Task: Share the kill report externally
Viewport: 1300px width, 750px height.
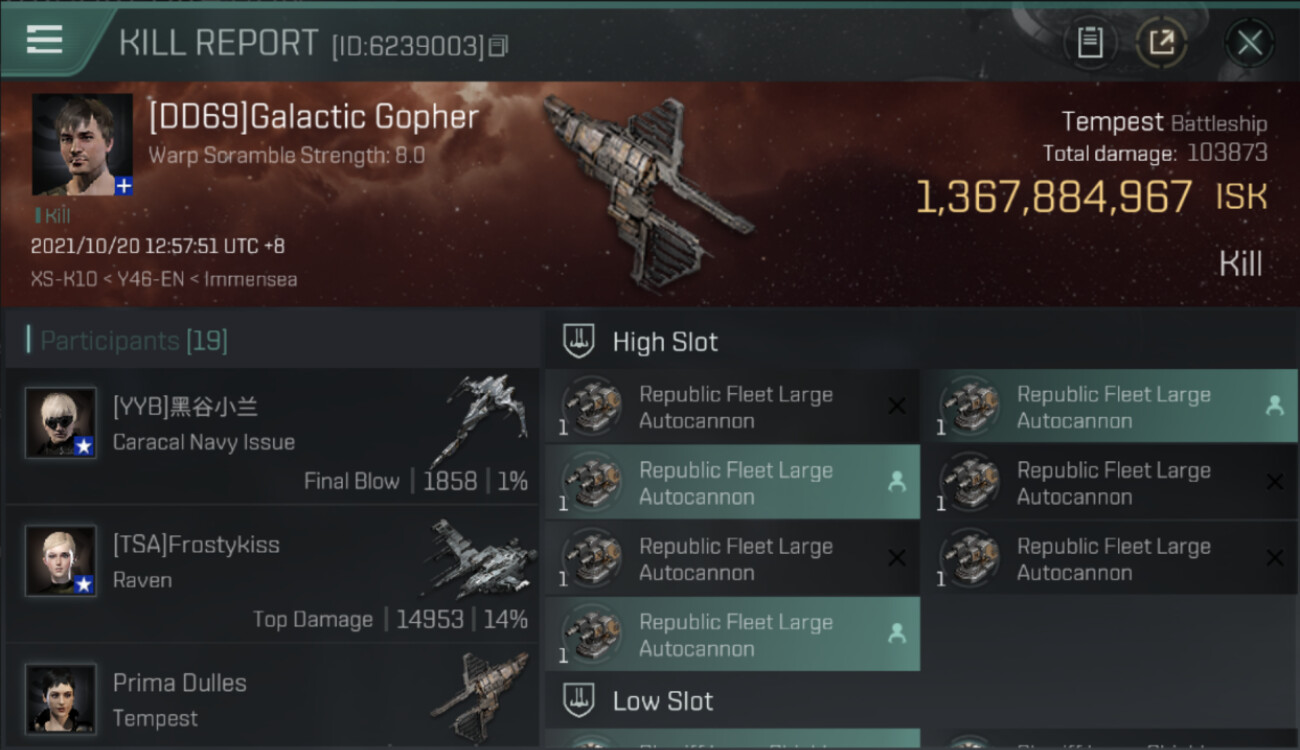Action: point(1161,42)
